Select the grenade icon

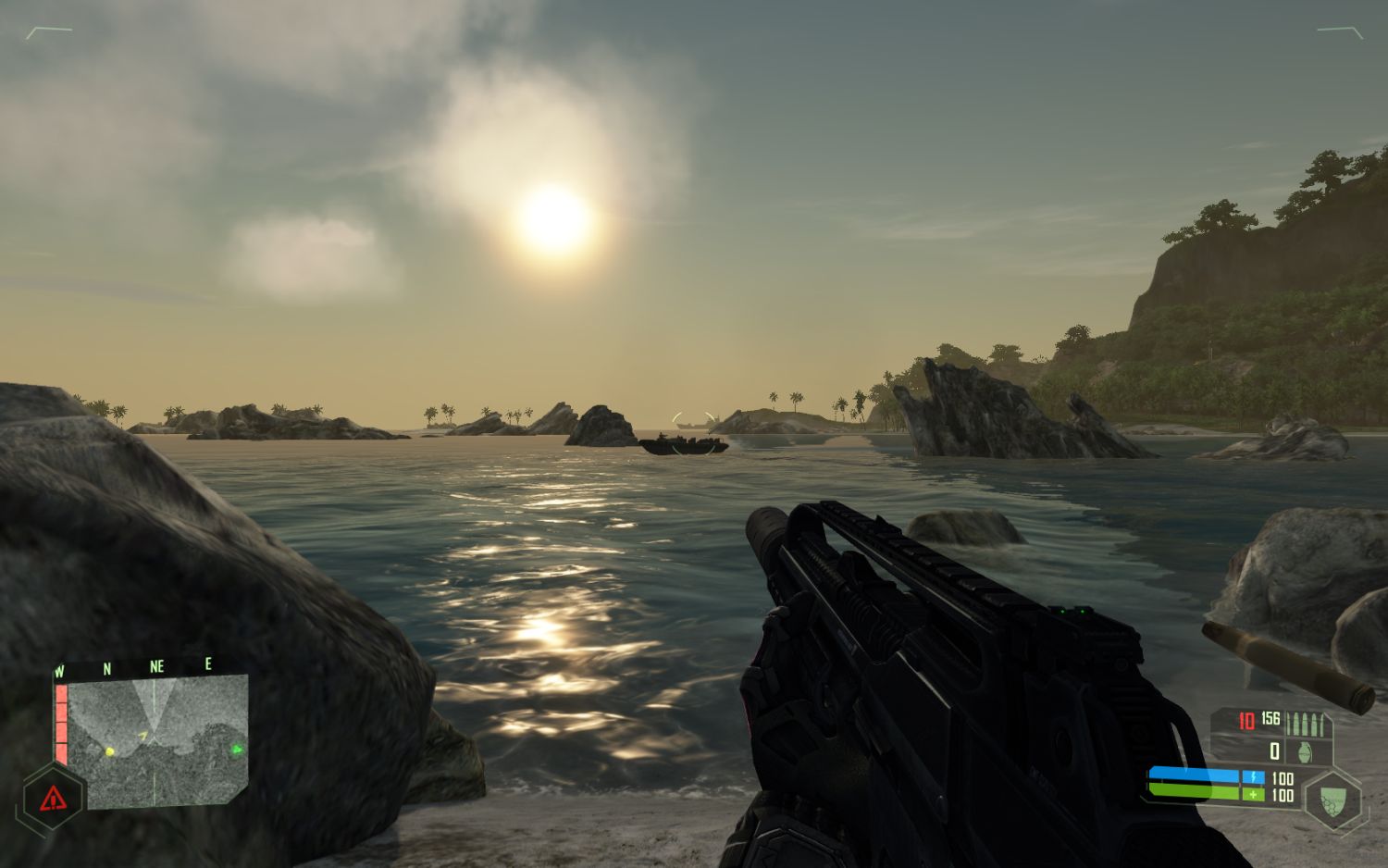tap(1306, 750)
